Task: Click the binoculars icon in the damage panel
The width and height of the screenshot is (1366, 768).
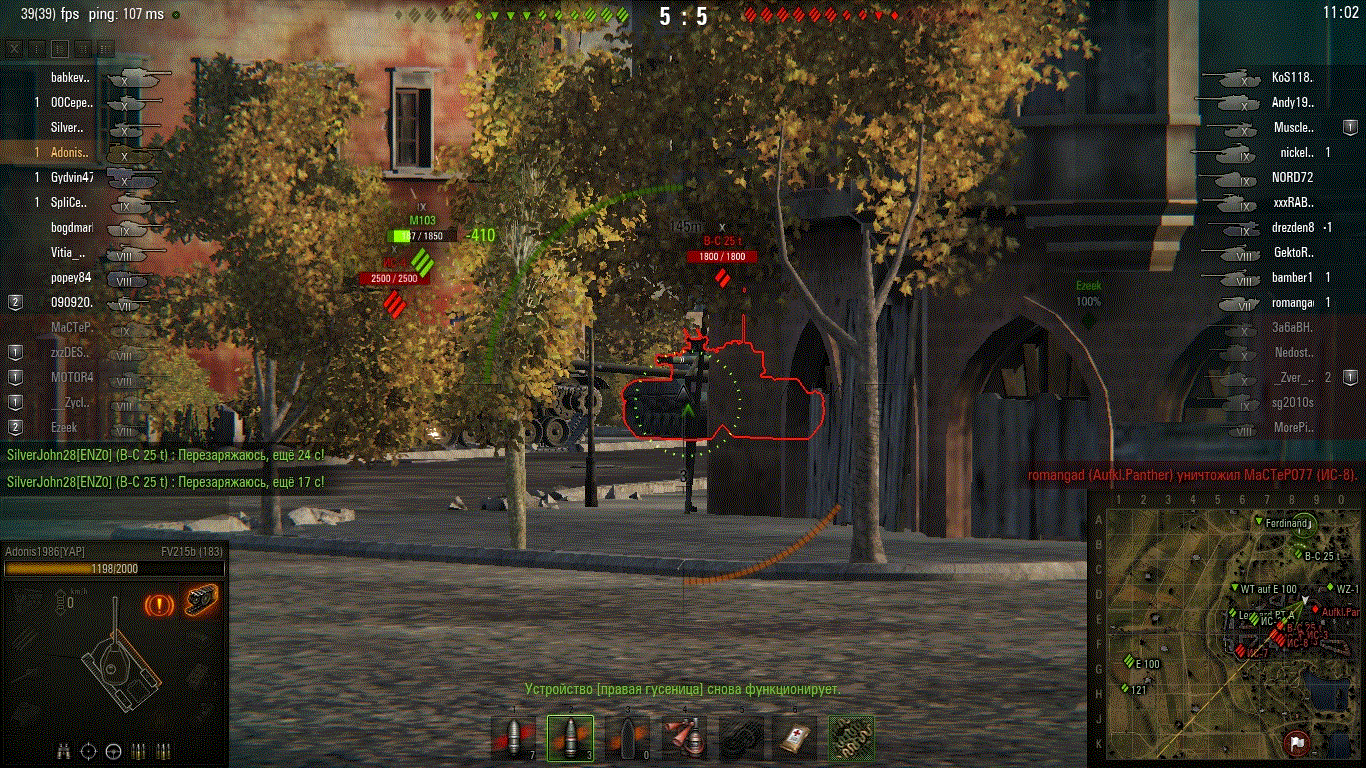Action: pos(65,750)
